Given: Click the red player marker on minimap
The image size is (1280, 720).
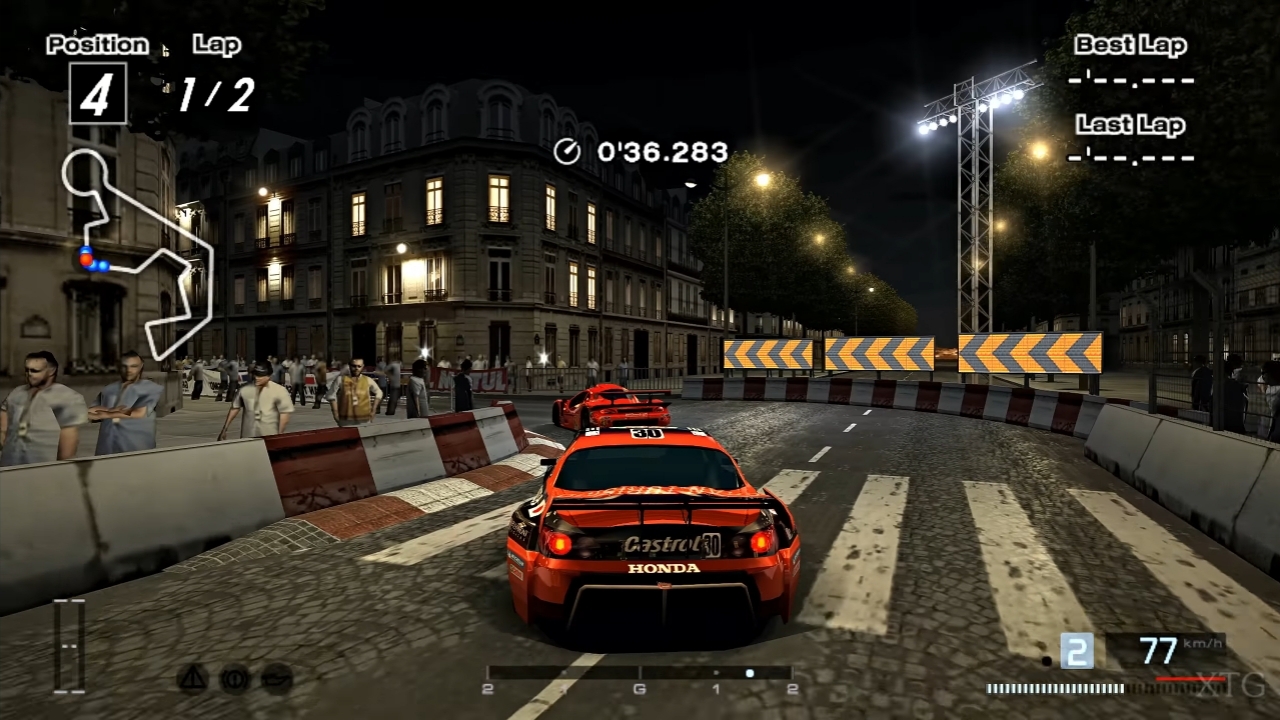Looking at the screenshot, I should click(x=86, y=260).
